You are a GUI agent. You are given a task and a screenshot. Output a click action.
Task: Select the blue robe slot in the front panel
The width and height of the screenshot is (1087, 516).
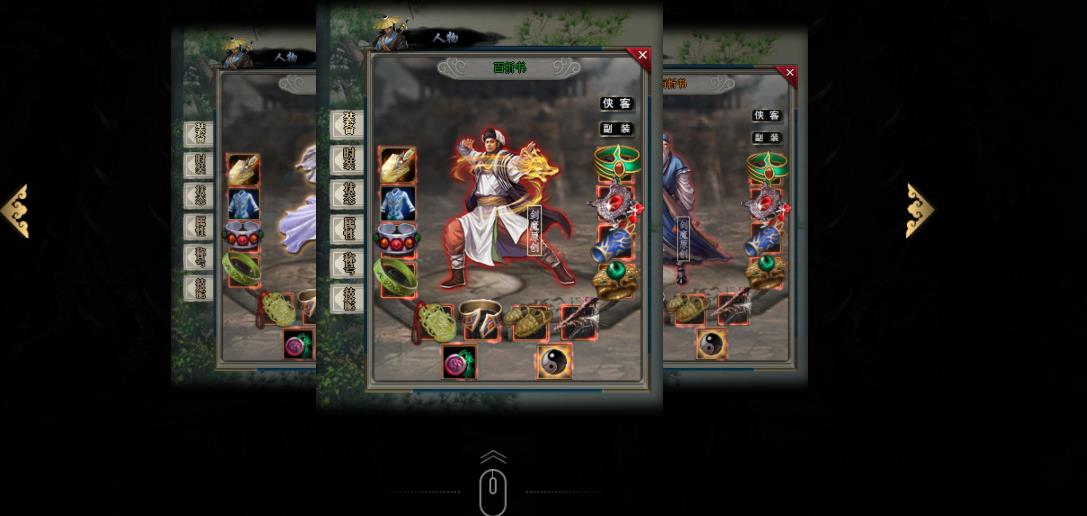pyautogui.click(x=398, y=203)
